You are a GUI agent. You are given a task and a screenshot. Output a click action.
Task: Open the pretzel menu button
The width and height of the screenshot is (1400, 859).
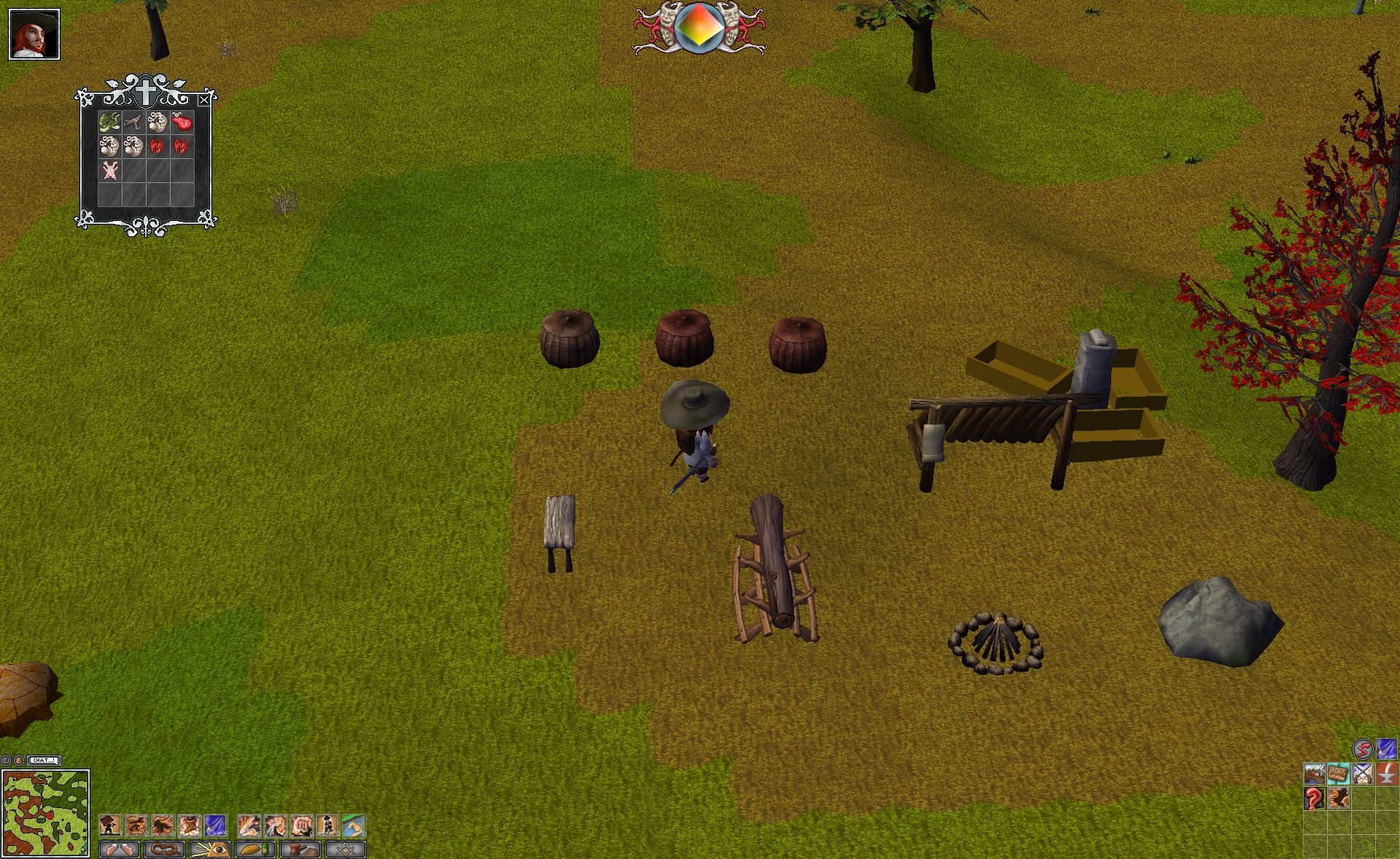(164, 850)
